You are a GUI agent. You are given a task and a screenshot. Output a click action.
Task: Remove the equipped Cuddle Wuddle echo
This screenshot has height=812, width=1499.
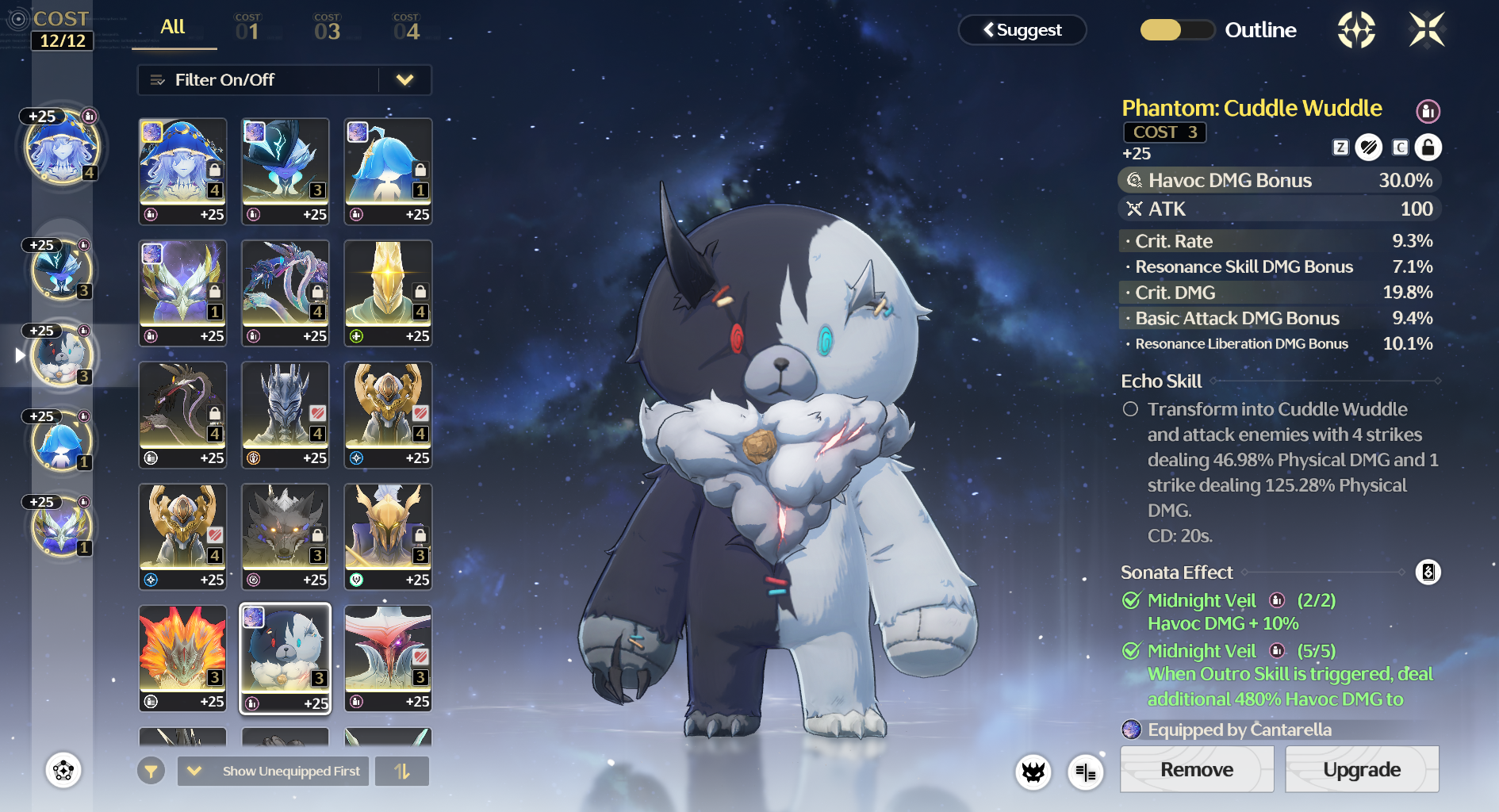pos(1196,769)
